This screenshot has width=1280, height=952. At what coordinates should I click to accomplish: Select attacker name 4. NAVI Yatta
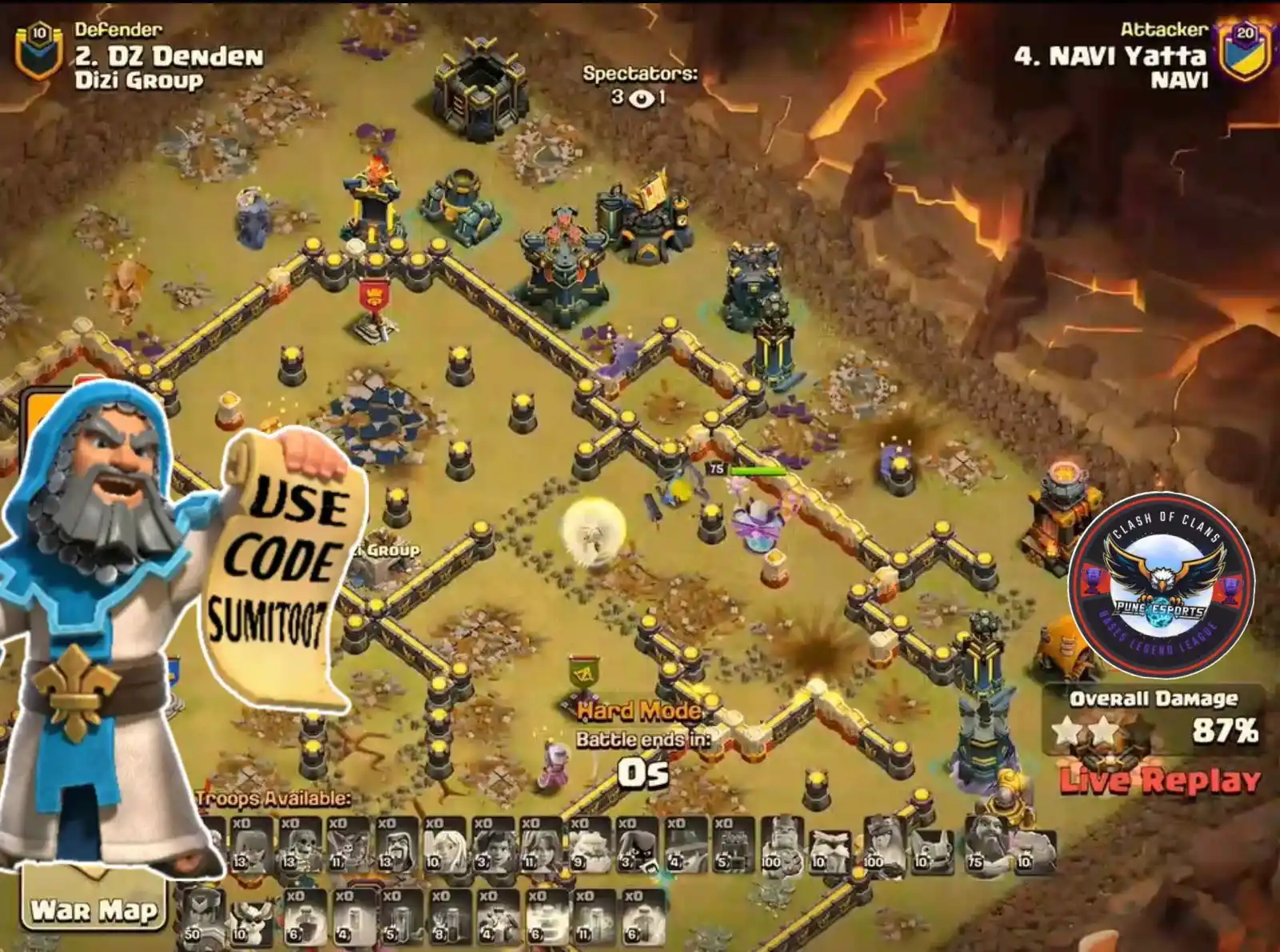[x=1112, y=58]
